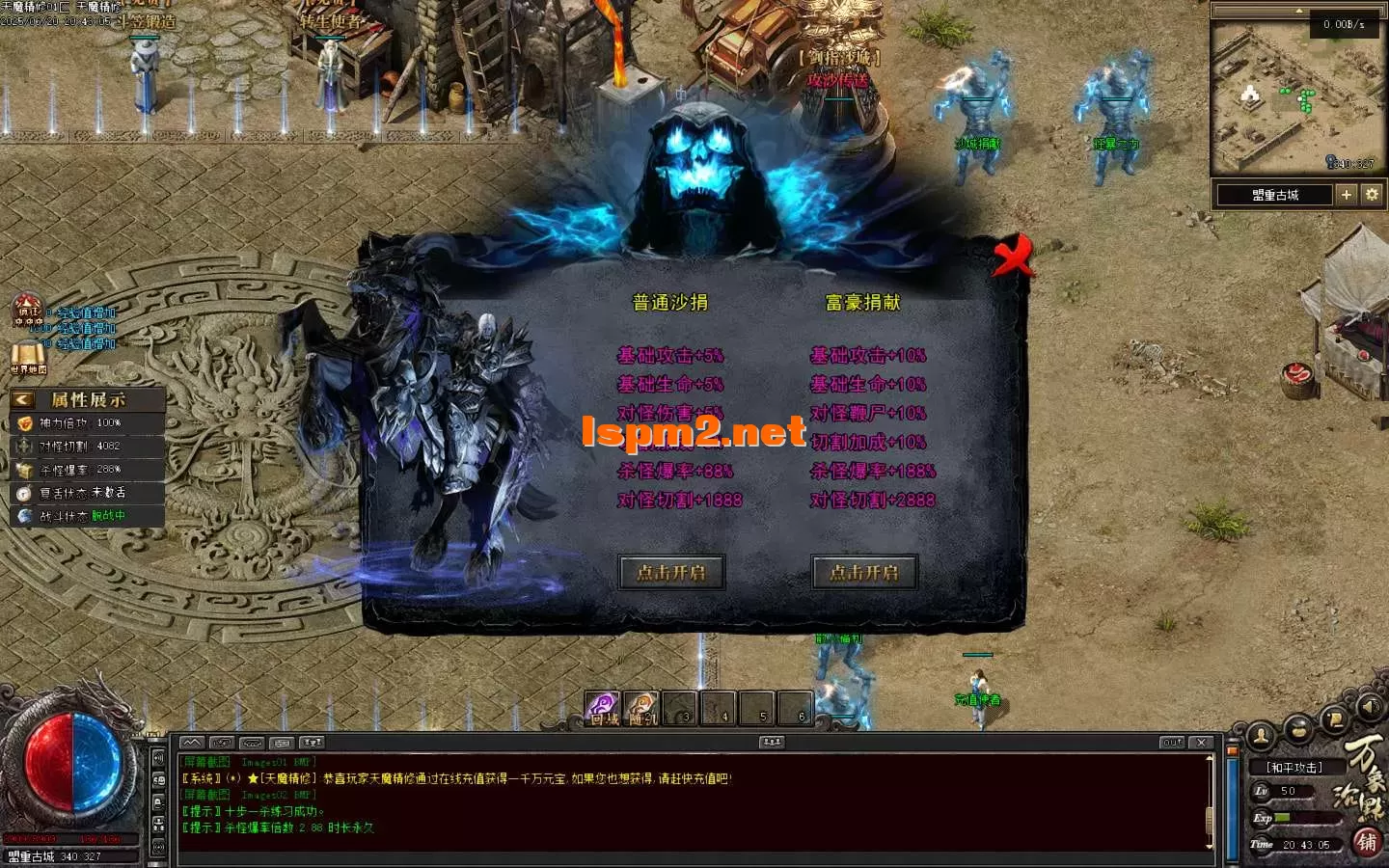
Task: Click the character icon above the Lv panel
Action: pos(1261,736)
